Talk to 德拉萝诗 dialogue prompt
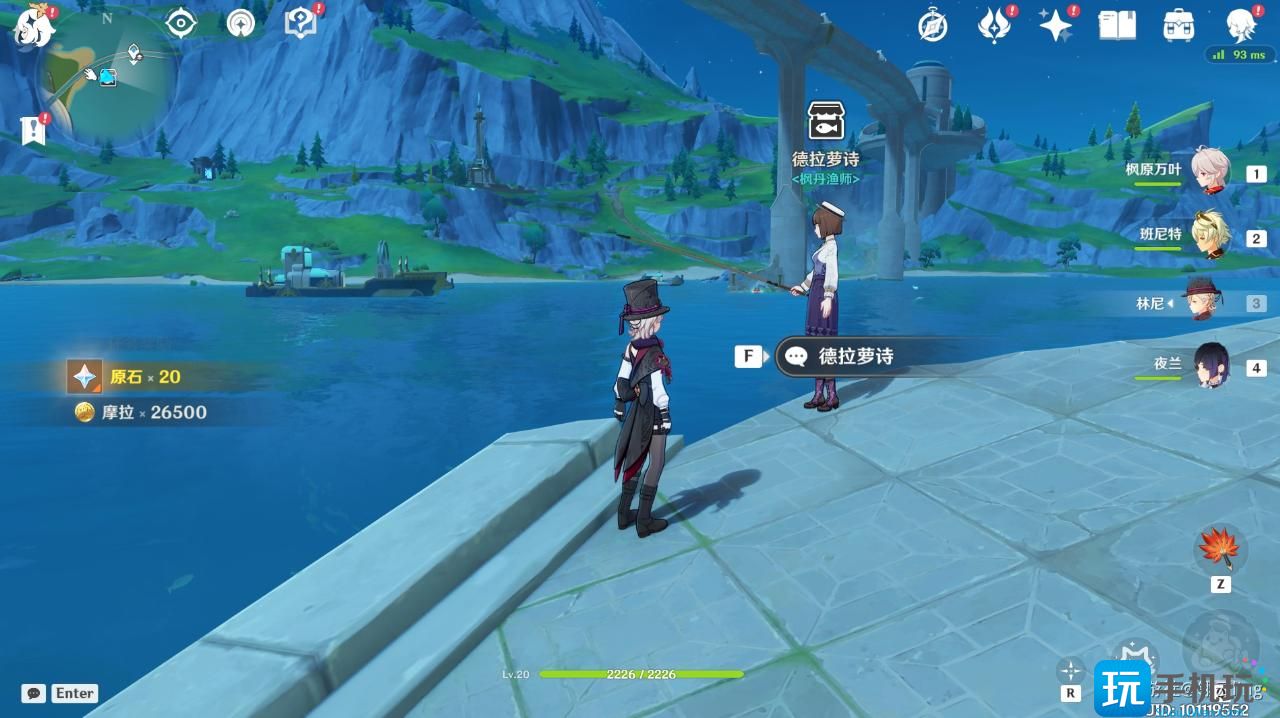The width and height of the screenshot is (1280, 718). 855,356
